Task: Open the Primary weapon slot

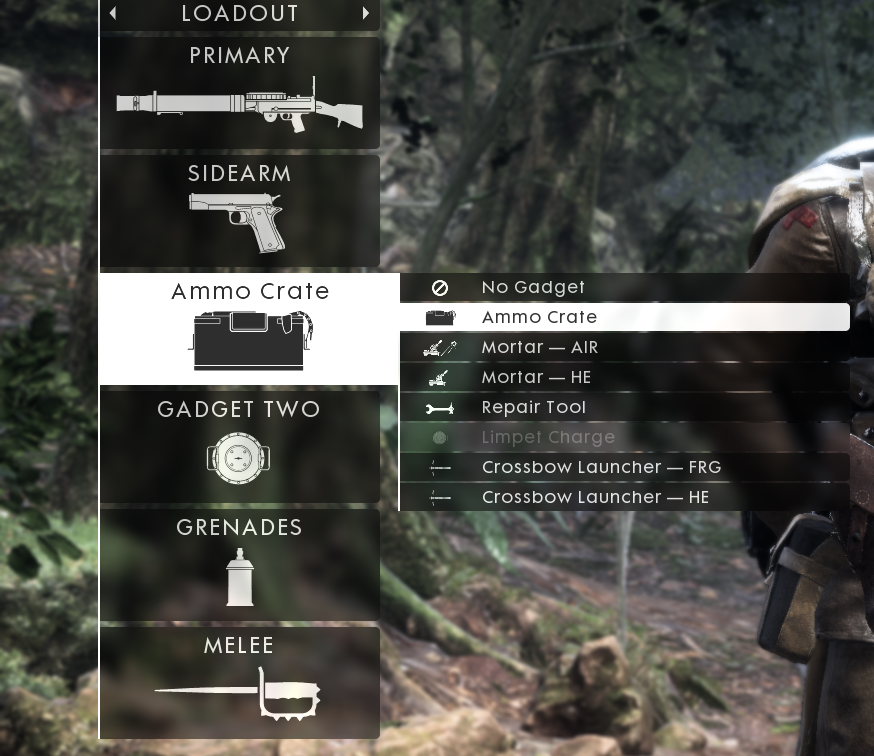Action: tap(240, 93)
